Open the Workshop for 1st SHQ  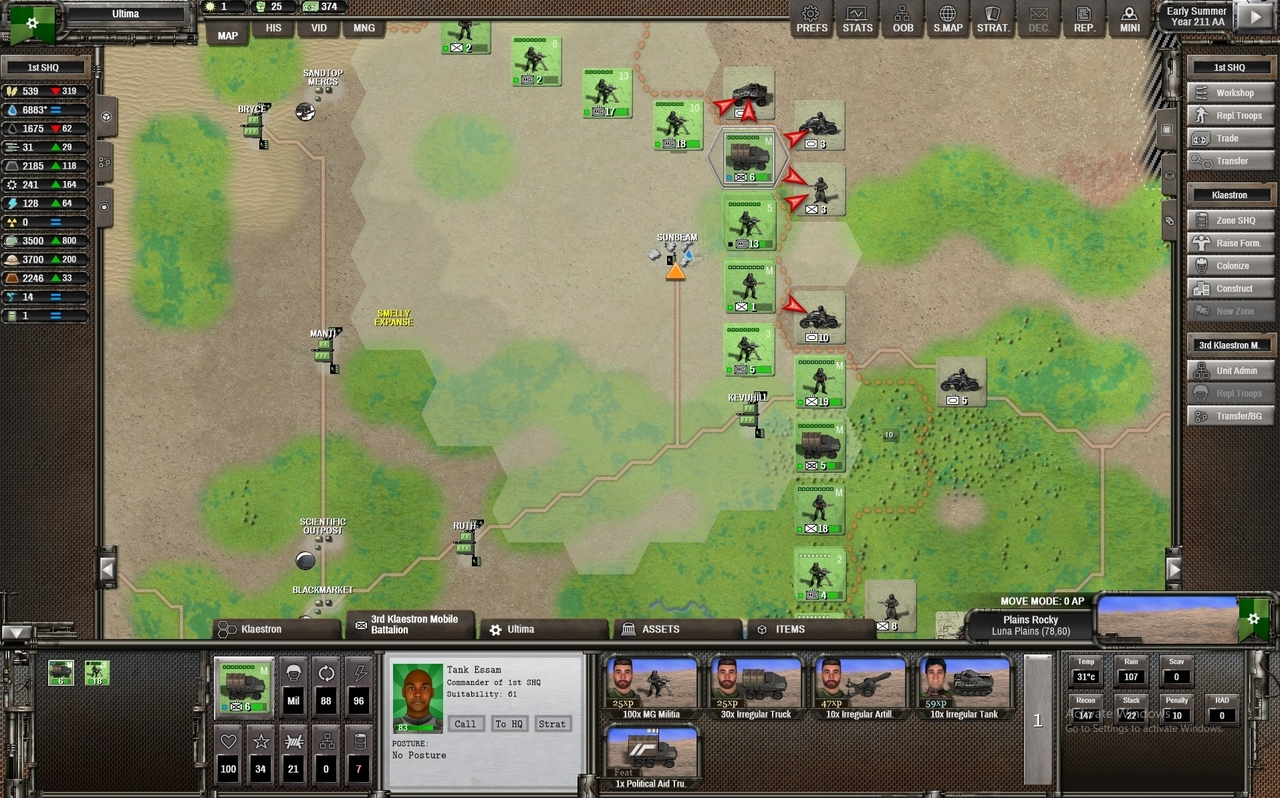(1228, 93)
